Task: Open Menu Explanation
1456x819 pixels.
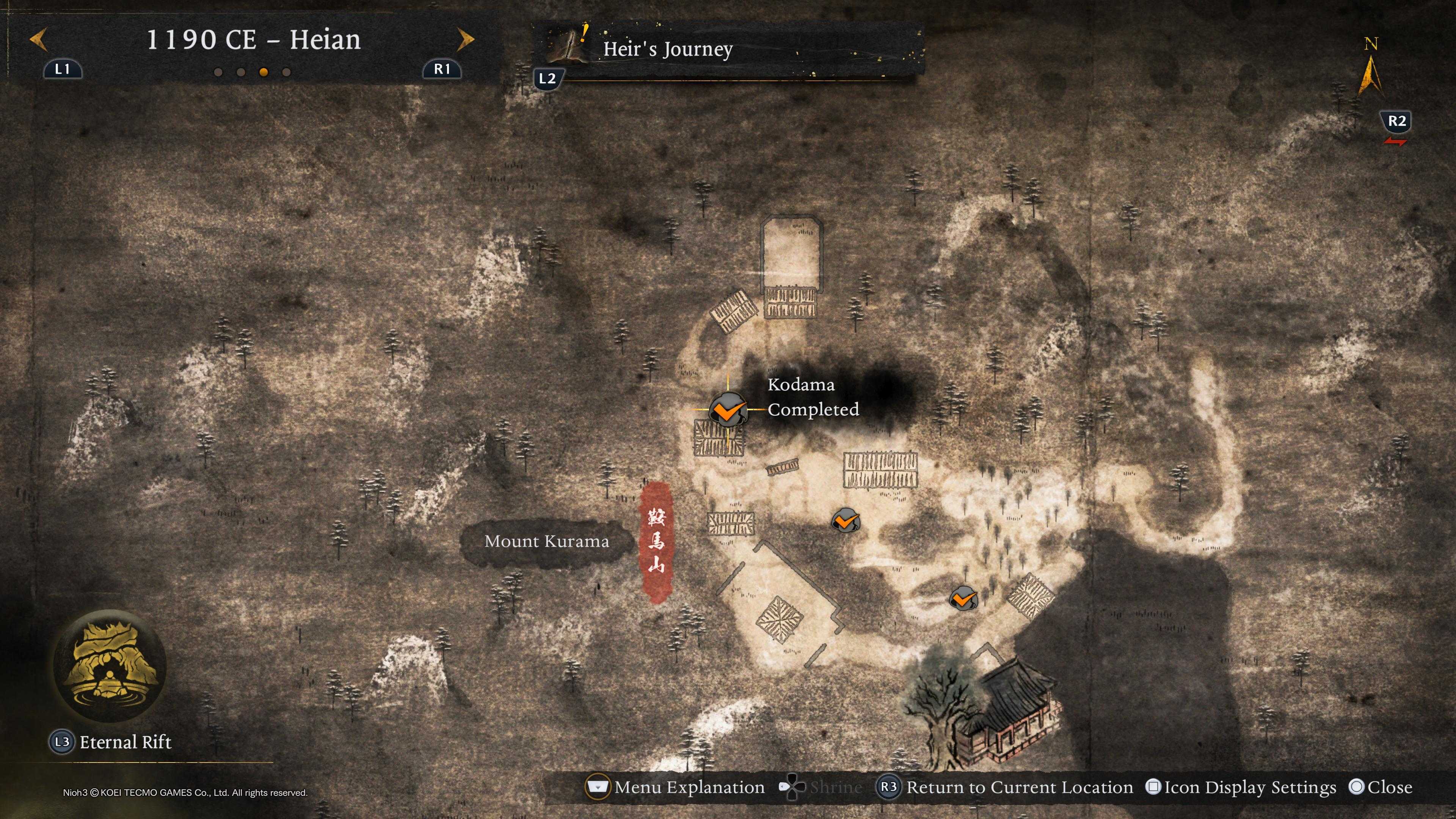Action: click(689, 788)
